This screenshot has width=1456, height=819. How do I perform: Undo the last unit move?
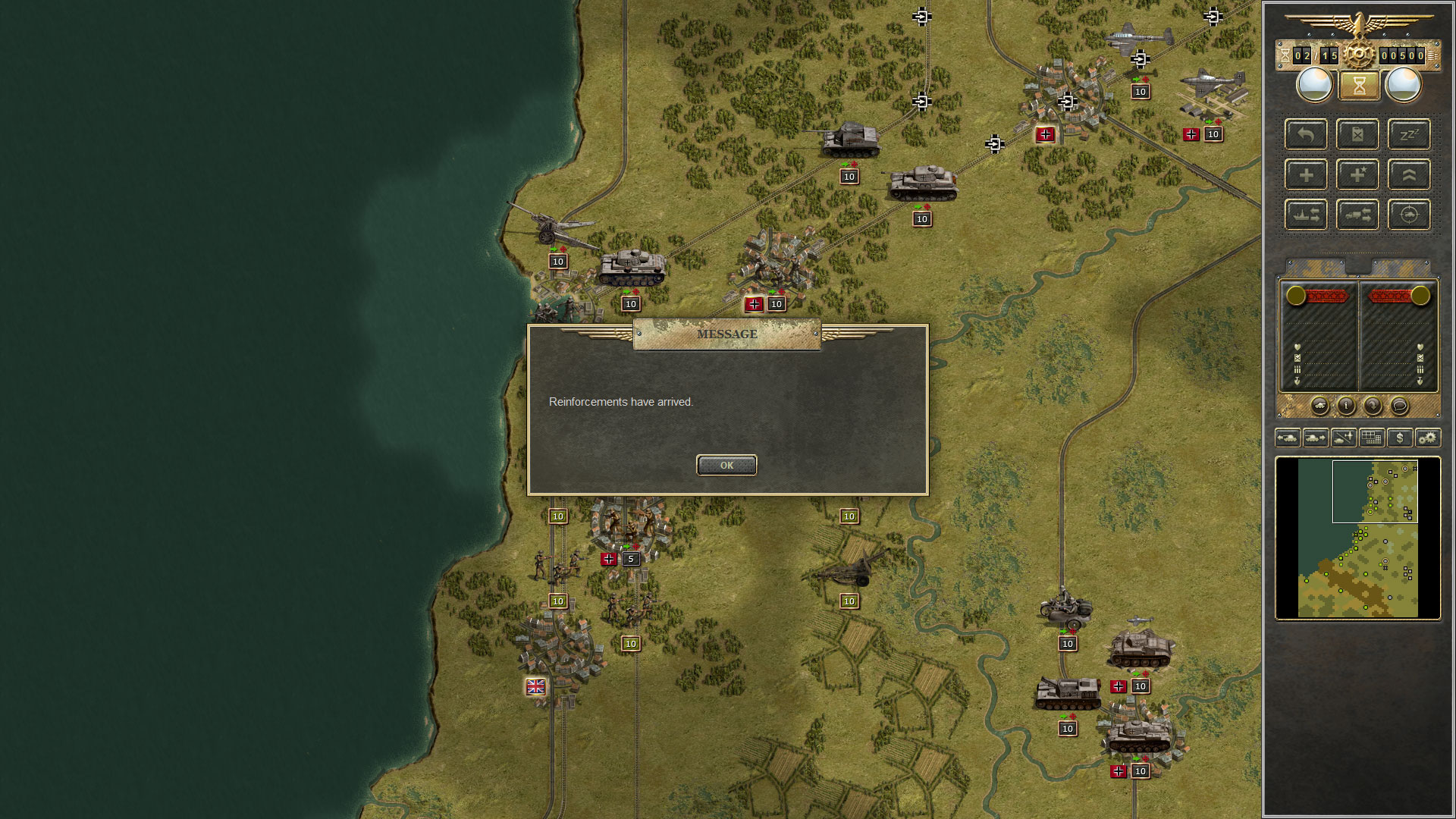pos(1306,134)
